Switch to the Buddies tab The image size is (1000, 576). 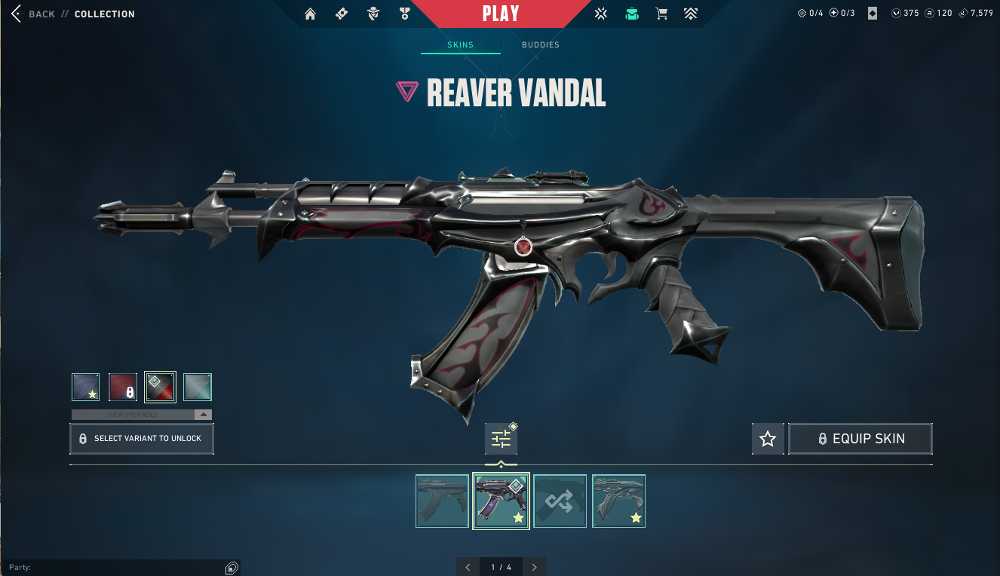[540, 45]
